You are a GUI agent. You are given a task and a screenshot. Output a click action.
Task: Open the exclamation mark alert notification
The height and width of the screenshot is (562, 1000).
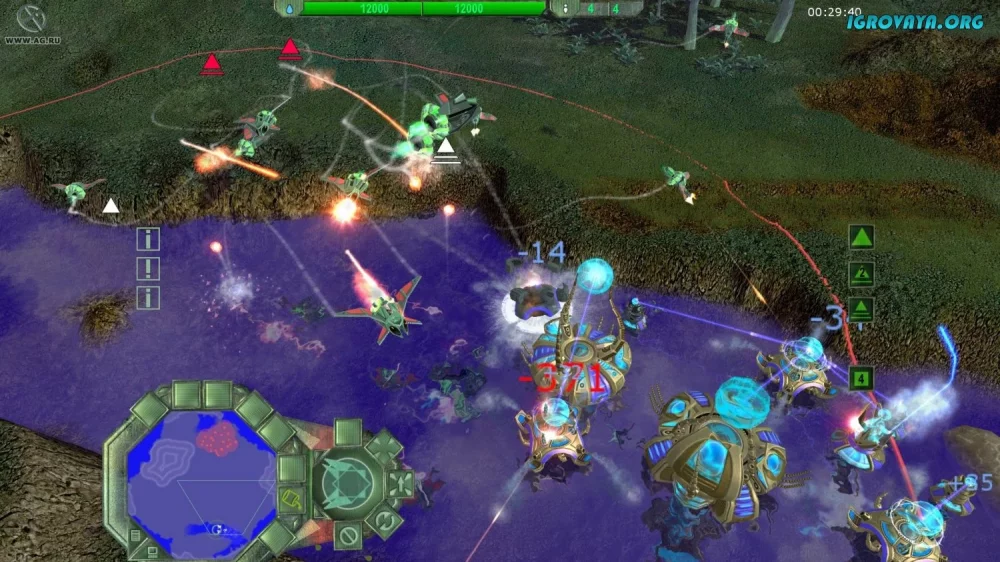148,268
